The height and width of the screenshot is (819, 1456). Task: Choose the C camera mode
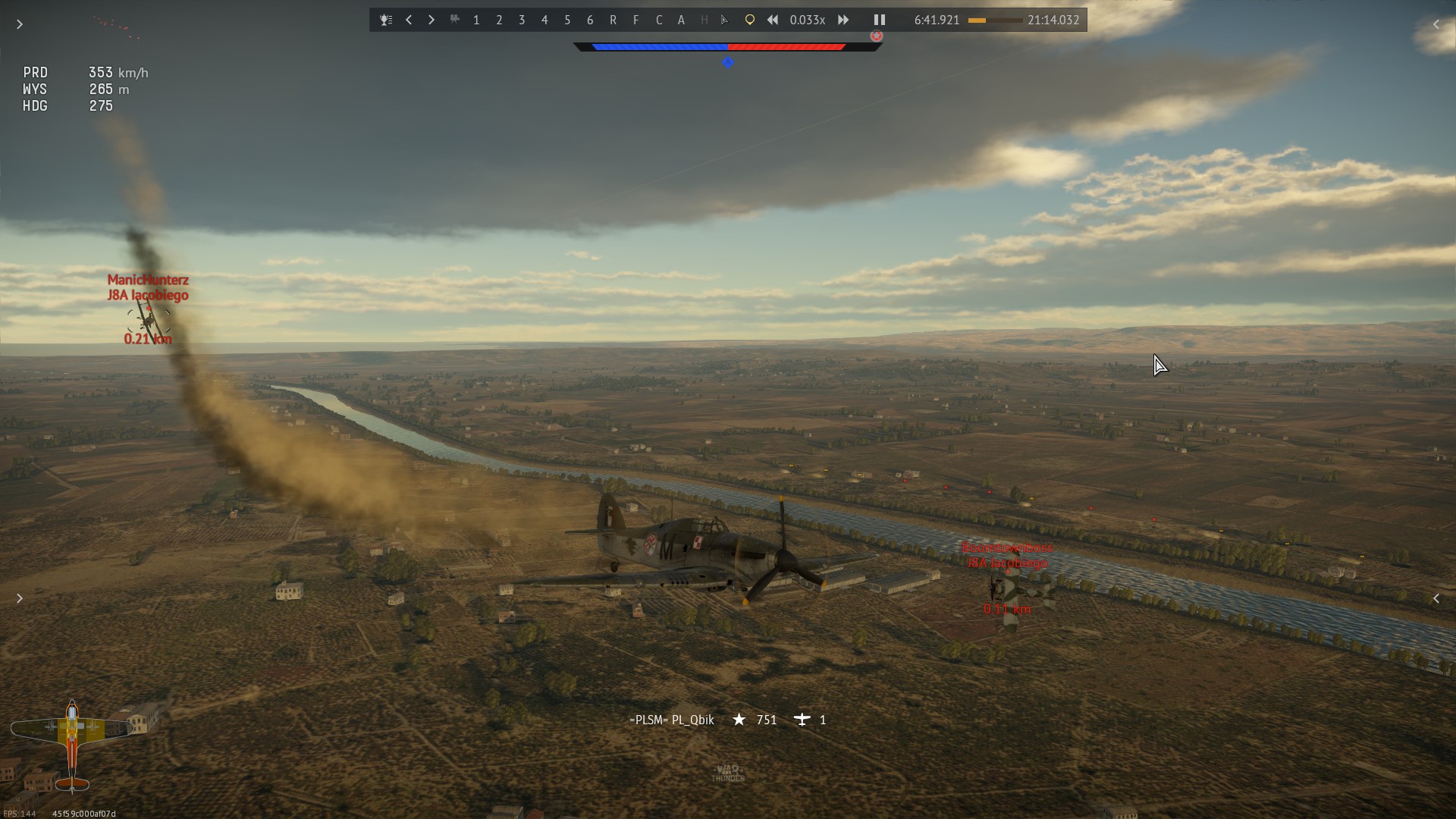658,20
